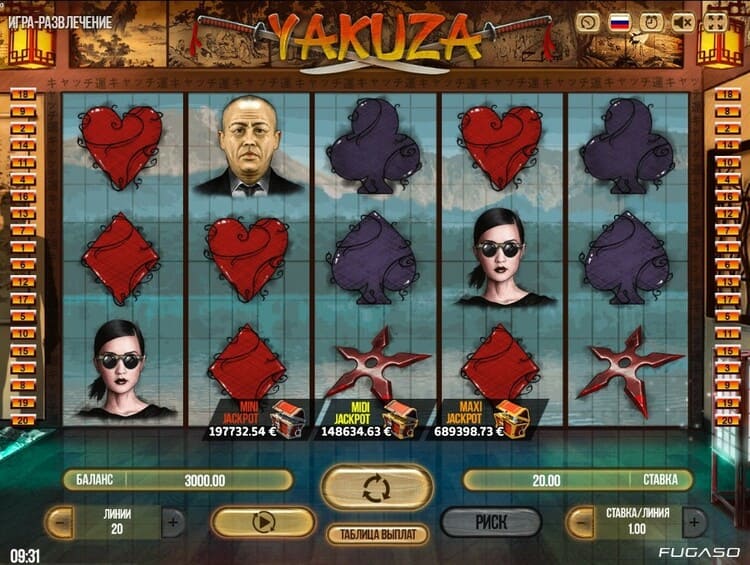This screenshot has height=565, width=750.
Task: Toggle the muted sound speaker icon
Action: pyautogui.click(x=684, y=21)
